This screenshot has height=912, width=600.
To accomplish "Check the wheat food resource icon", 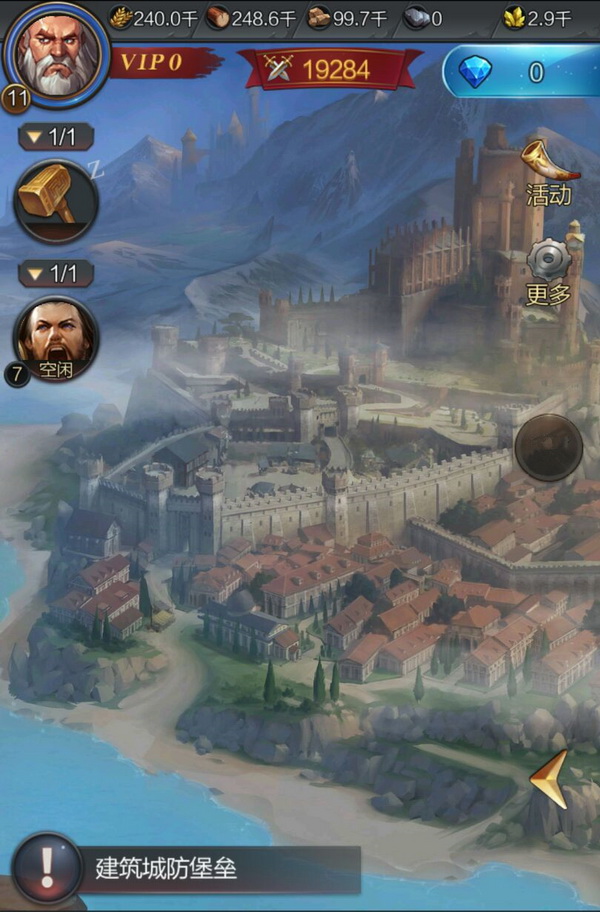I will click(121, 17).
